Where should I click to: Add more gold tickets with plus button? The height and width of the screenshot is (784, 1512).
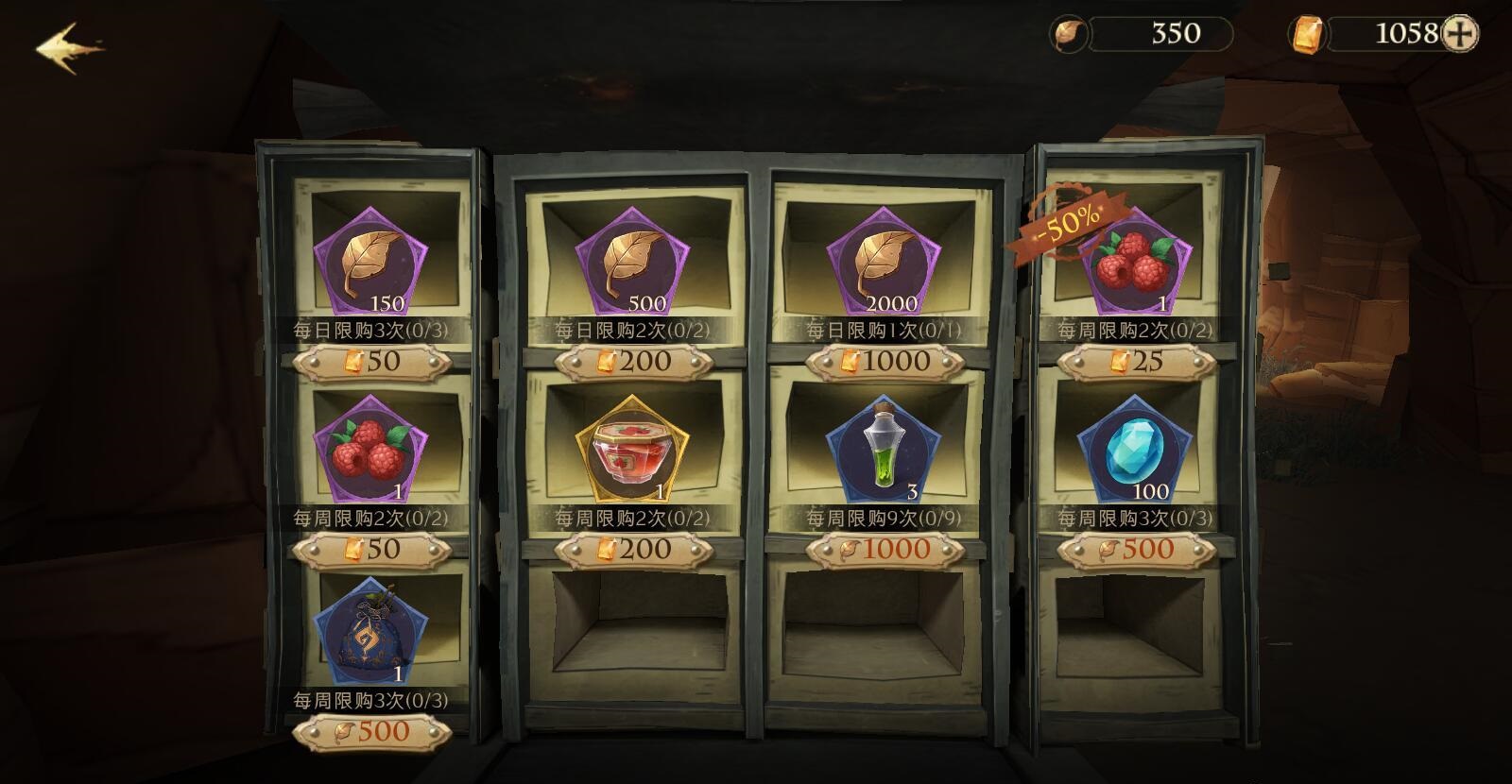tap(1461, 34)
